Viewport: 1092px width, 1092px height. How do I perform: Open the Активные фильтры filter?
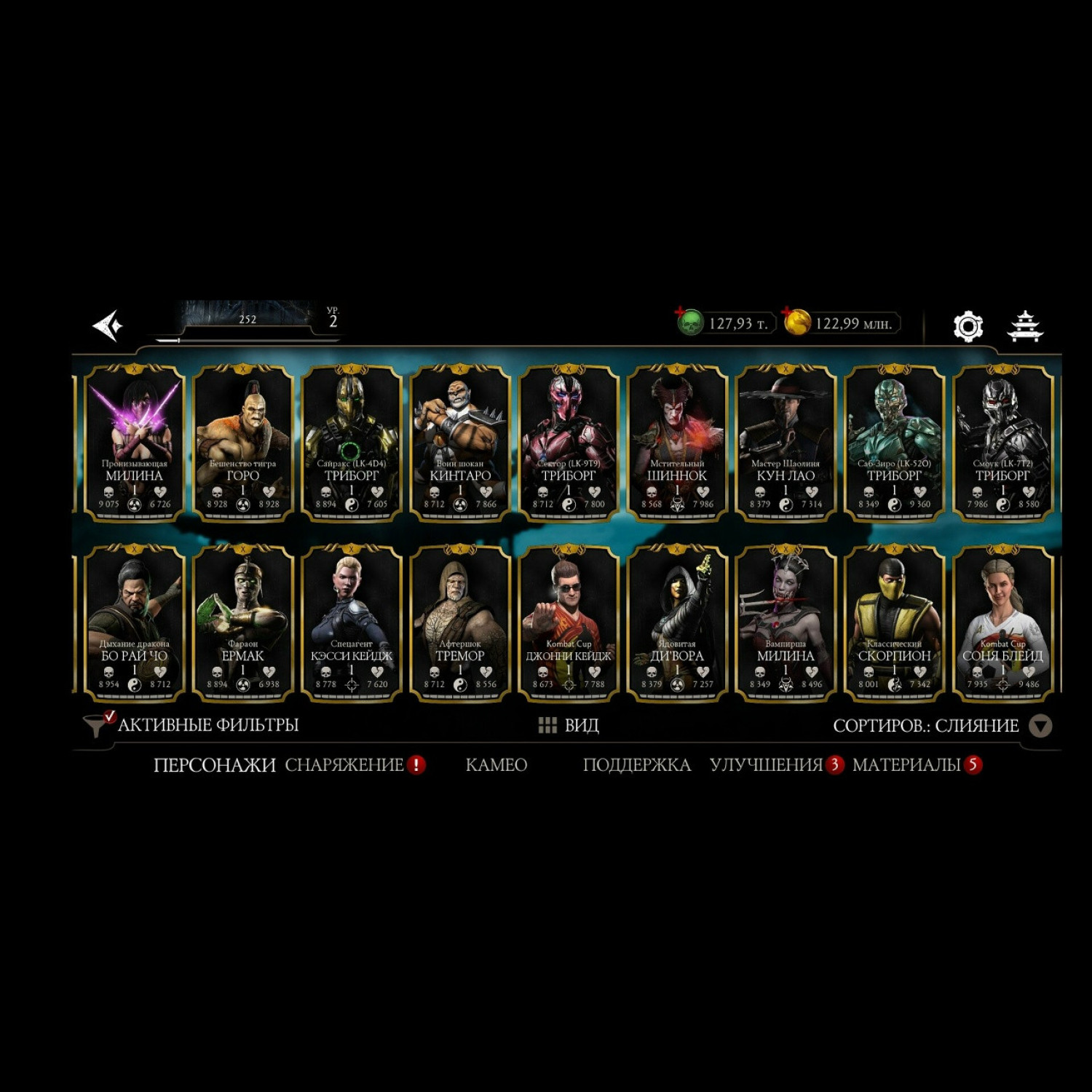click(192, 725)
